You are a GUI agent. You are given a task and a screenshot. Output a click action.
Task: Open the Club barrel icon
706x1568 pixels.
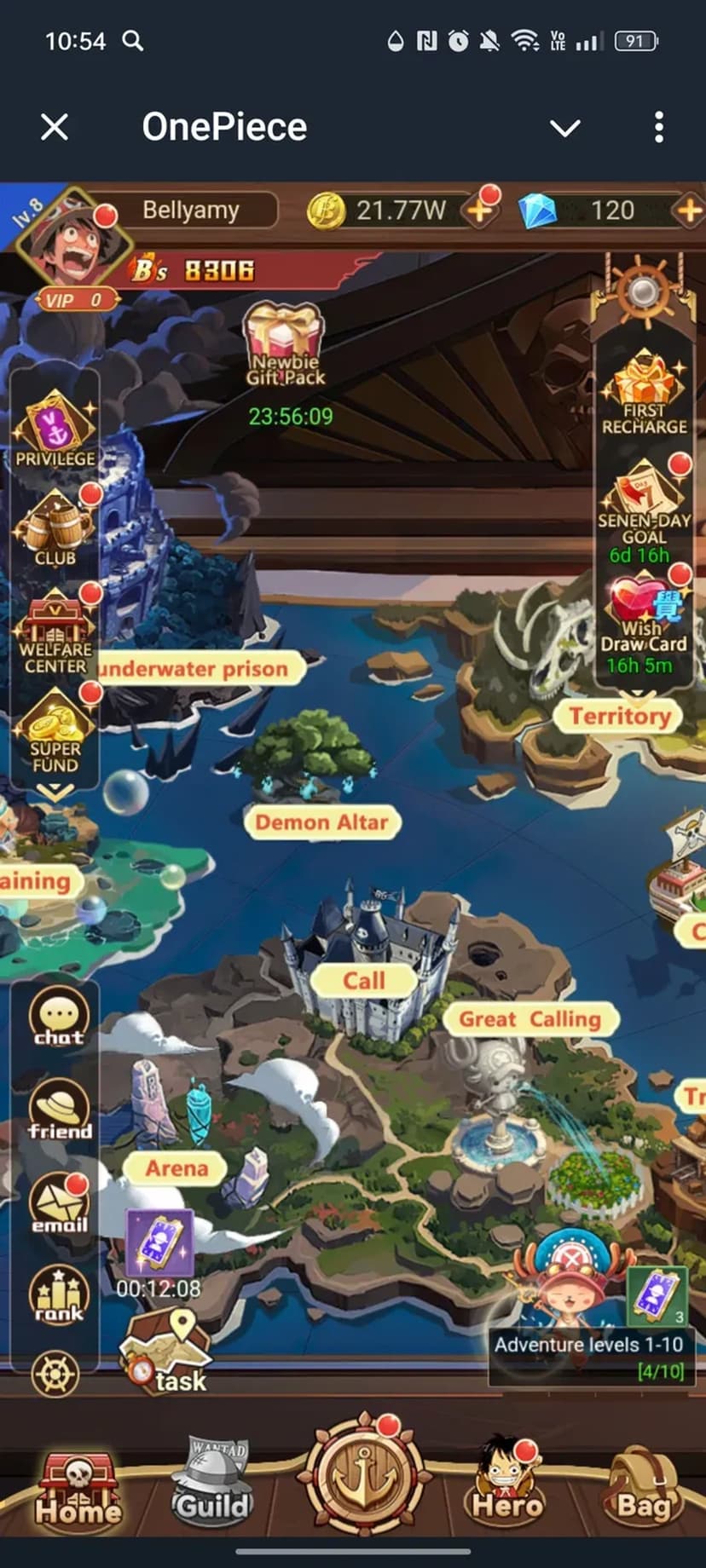[x=55, y=528]
